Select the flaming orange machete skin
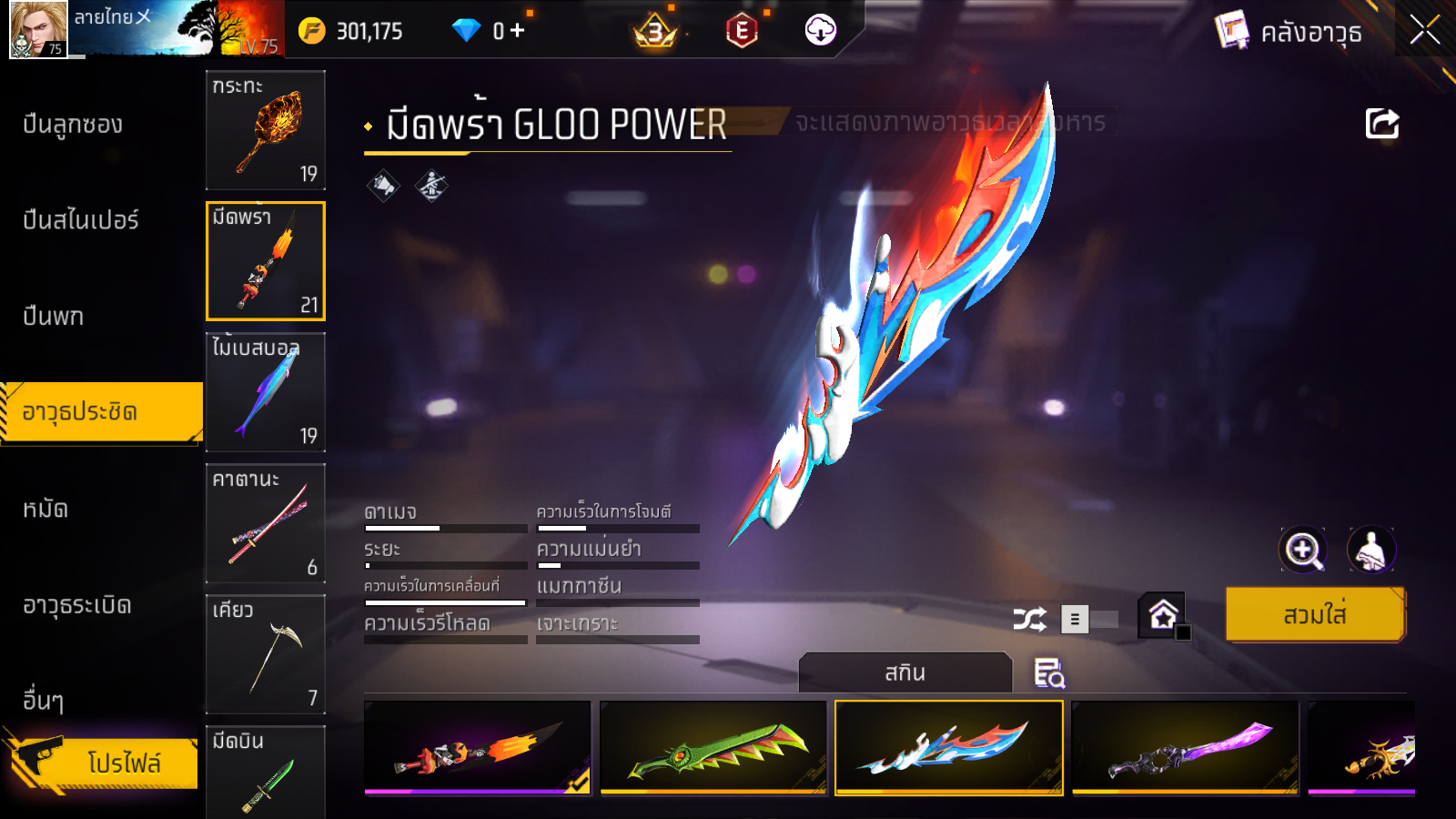The image size is (1456, 819). pyautogui.click(x=478, y=748)
